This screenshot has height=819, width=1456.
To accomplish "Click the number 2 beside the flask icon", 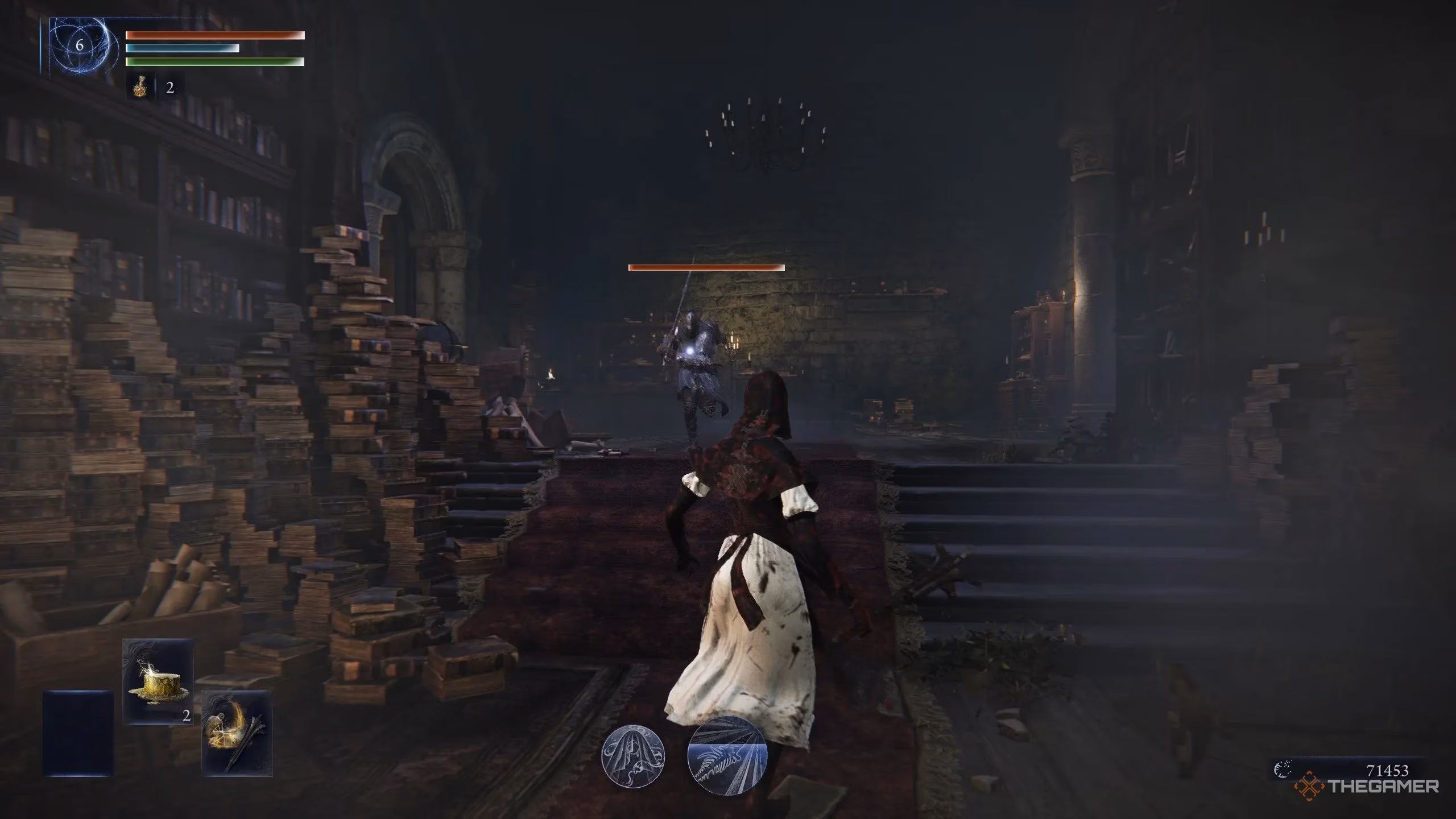I will click(x=170, y=88).
